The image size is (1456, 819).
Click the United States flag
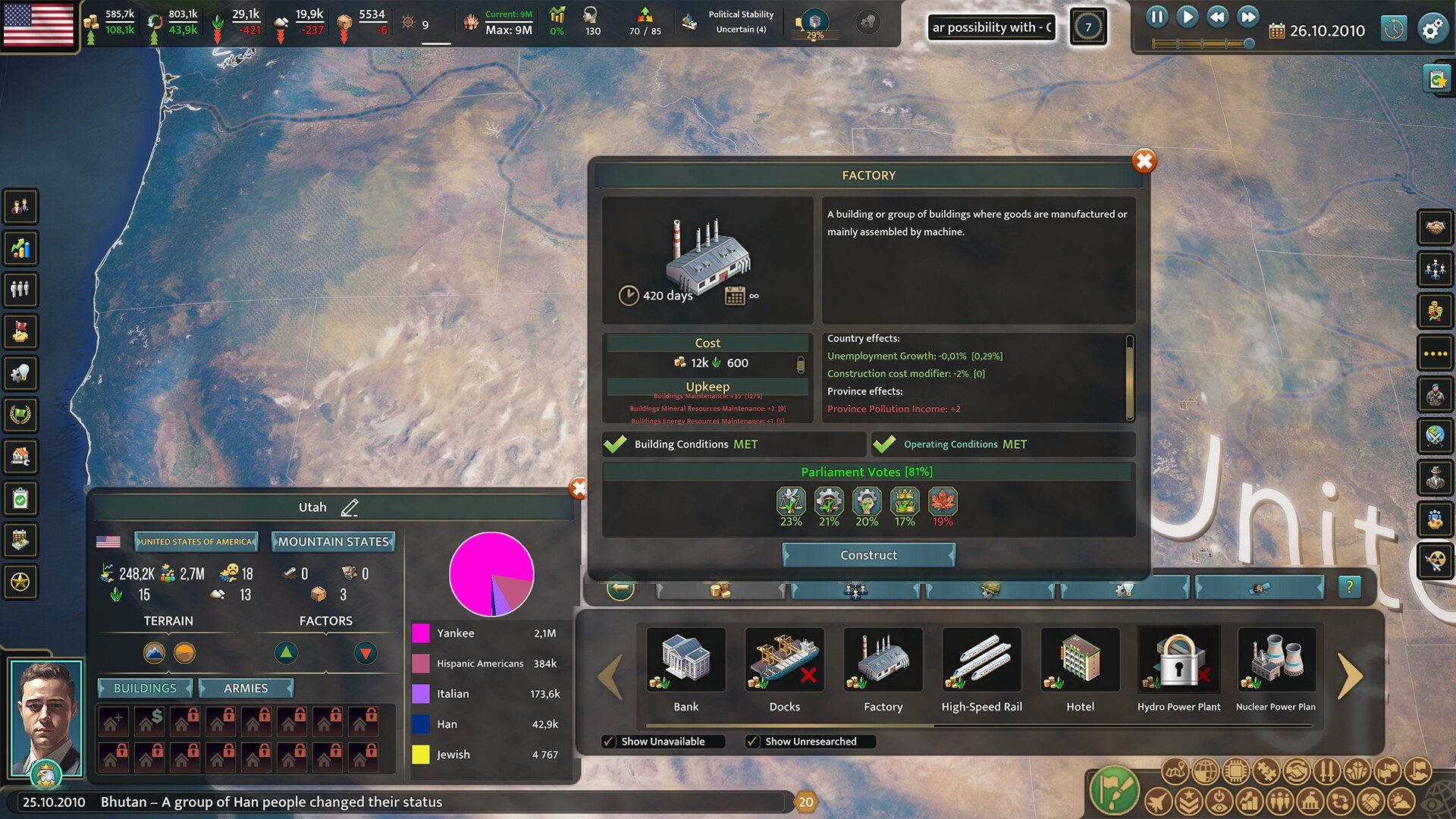click(39, 24)
